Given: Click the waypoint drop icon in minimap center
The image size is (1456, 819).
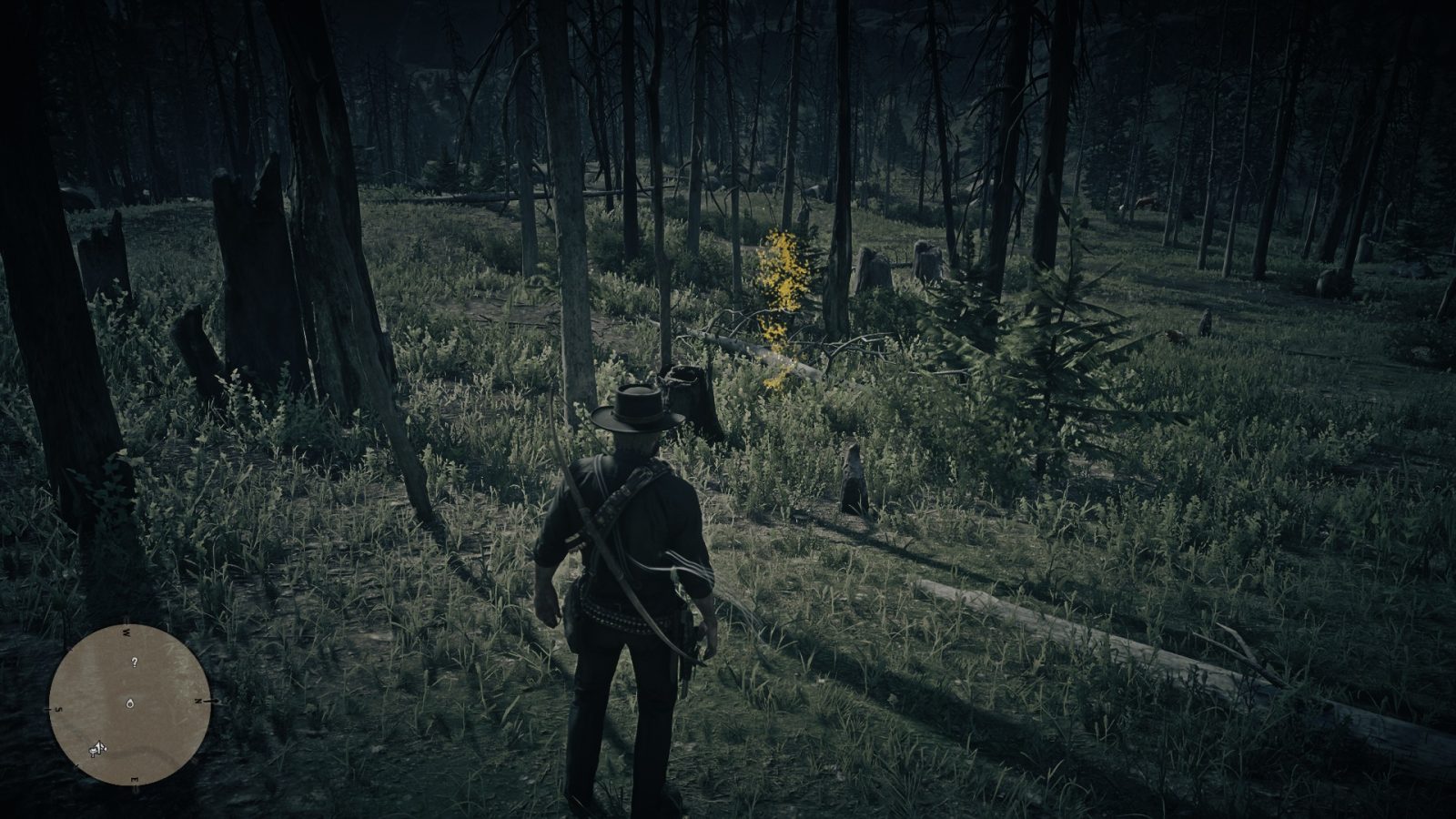Looking at the screenshot, I should click(130, 703).
